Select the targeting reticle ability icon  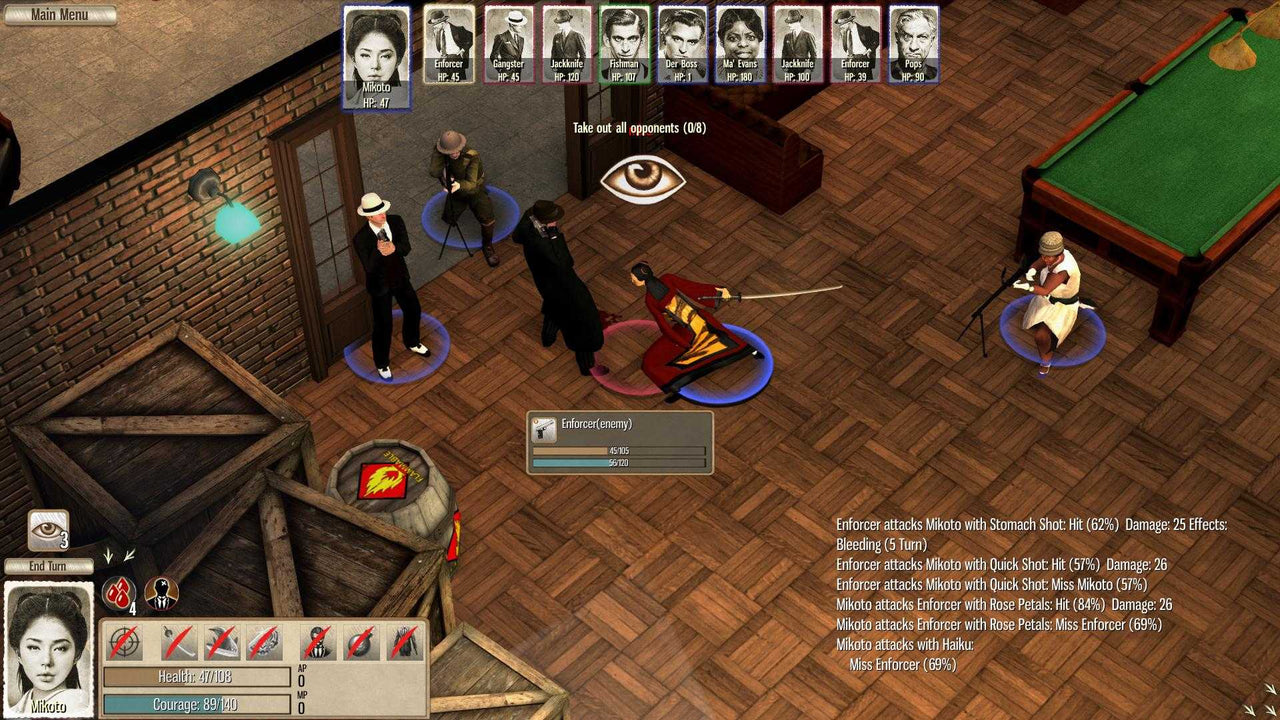[124, 642]
